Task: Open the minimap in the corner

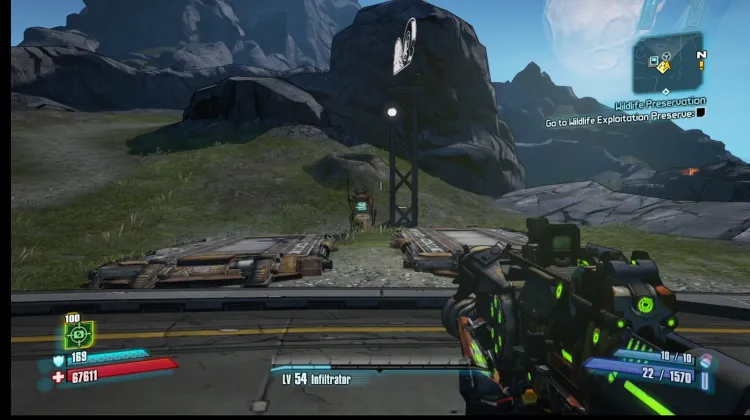Action: click(668, 62)
